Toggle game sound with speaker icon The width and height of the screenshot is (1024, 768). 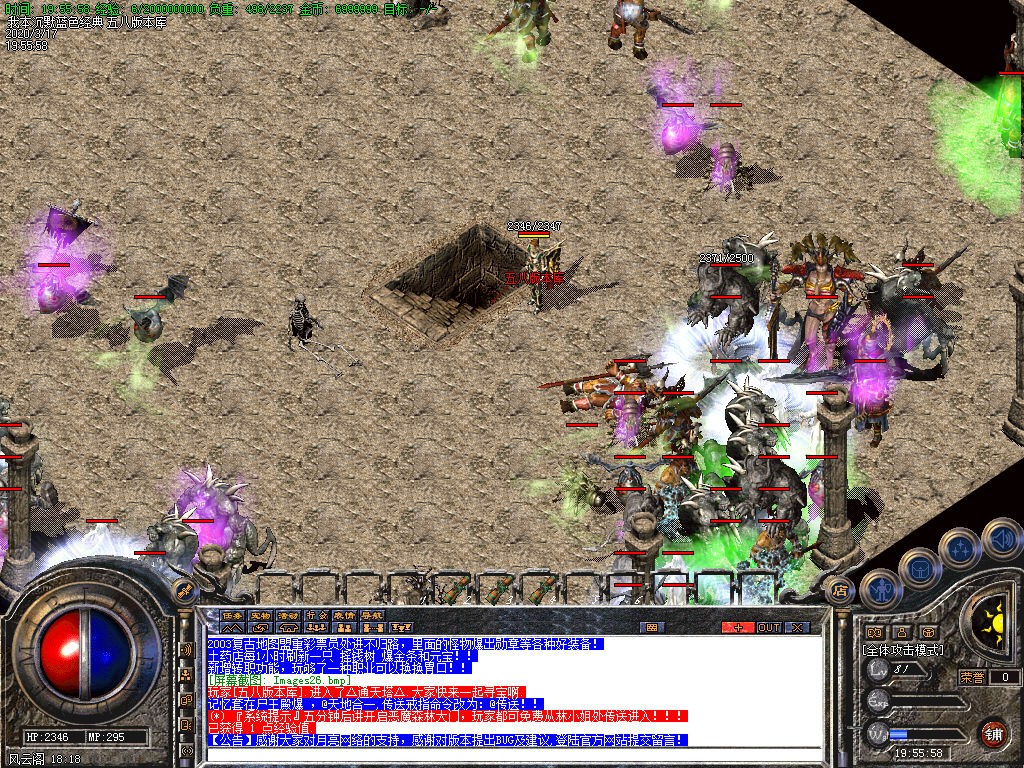tap(1001, 540)
